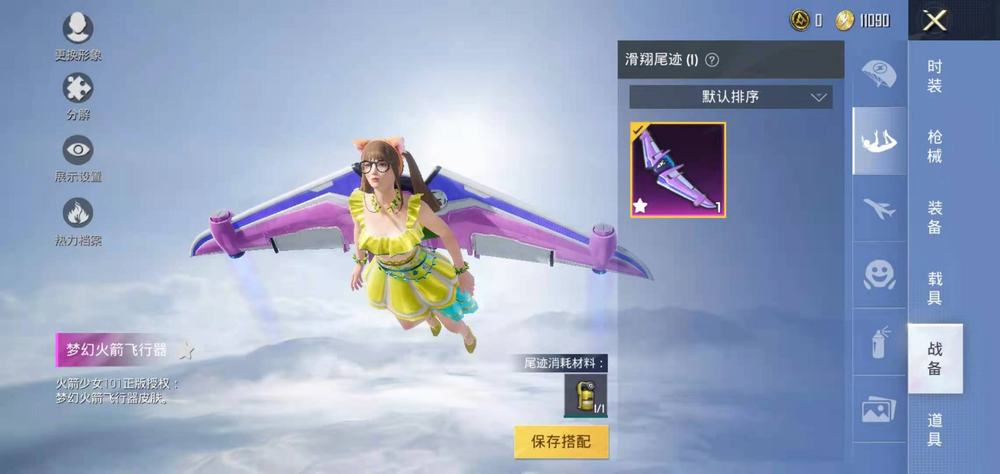Close the inventory screen with X

coord(935,20)
